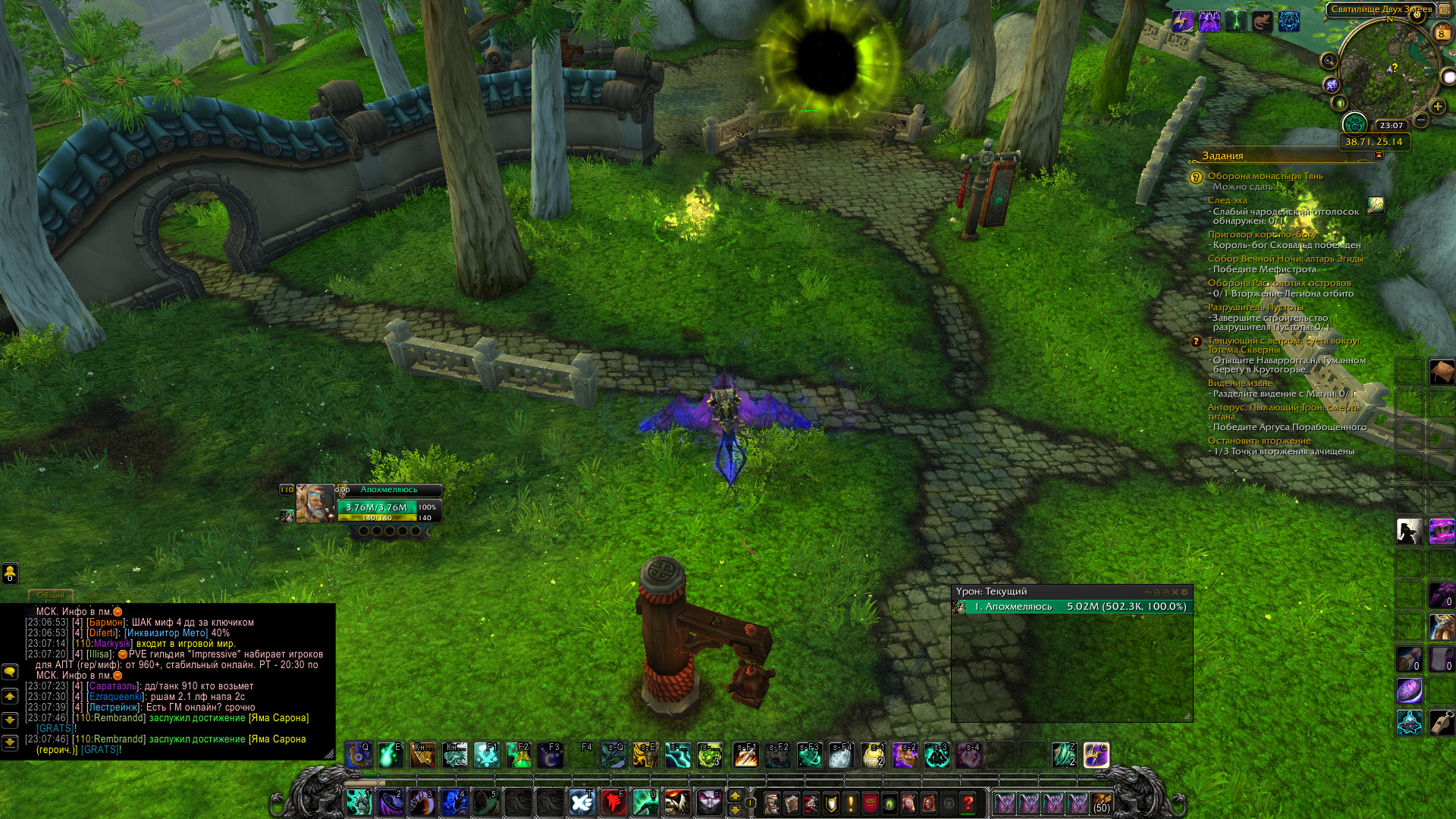This screenshot has width=1456, height=819.
Task: Open the Урон damage meter settings gear
Action: pyautogui.click(x=1185, y=591)
